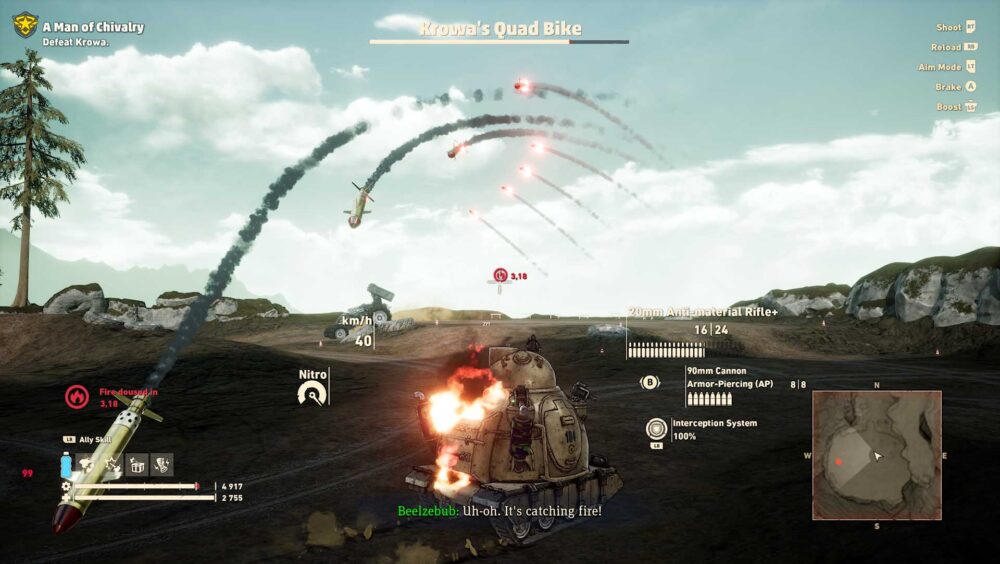Open the minimap in the corner
This screenshot has height=564, width=1000.
coord(877,455)
